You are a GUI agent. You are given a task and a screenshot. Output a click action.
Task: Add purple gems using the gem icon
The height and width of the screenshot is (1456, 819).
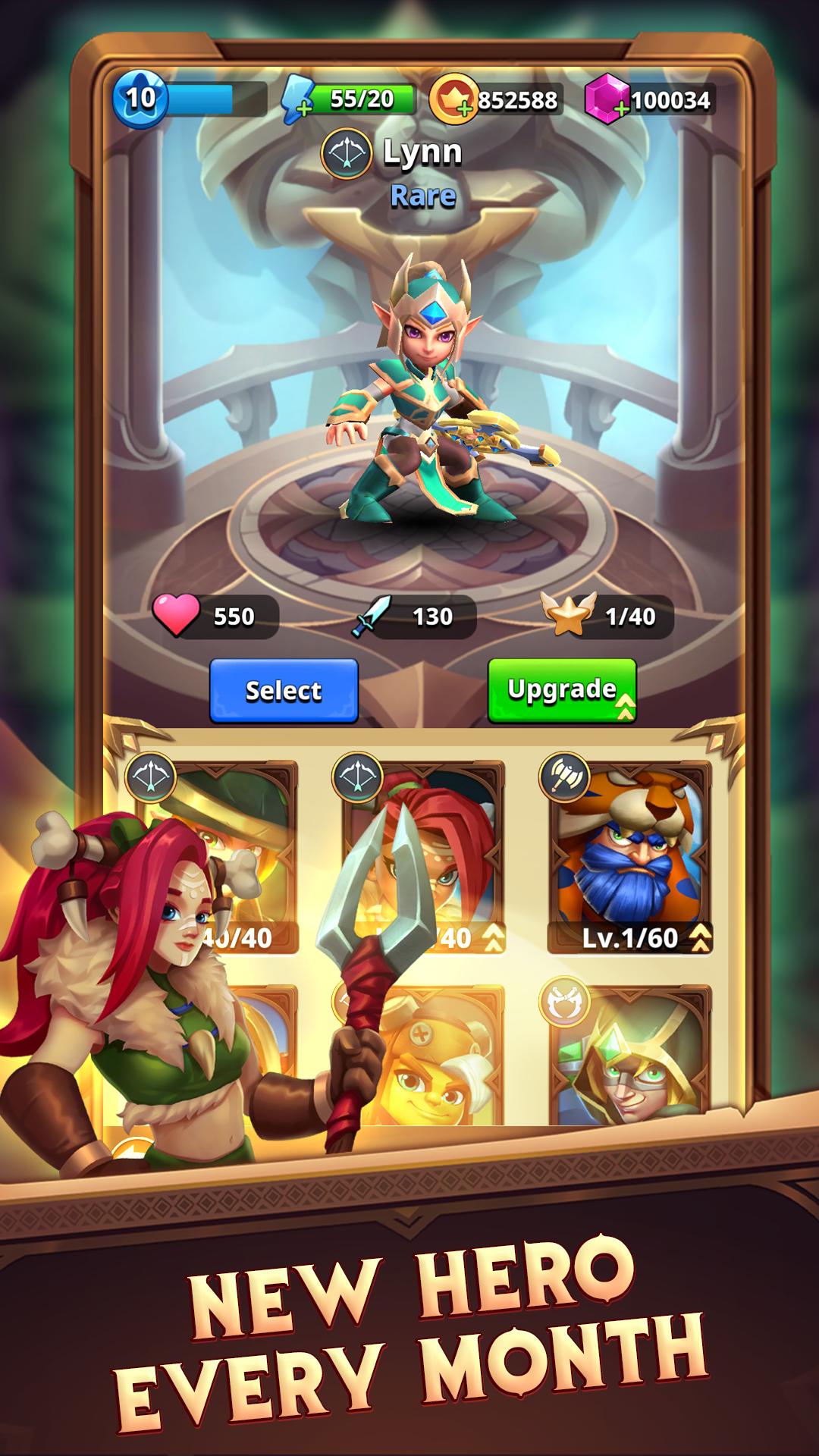point(607,101)
